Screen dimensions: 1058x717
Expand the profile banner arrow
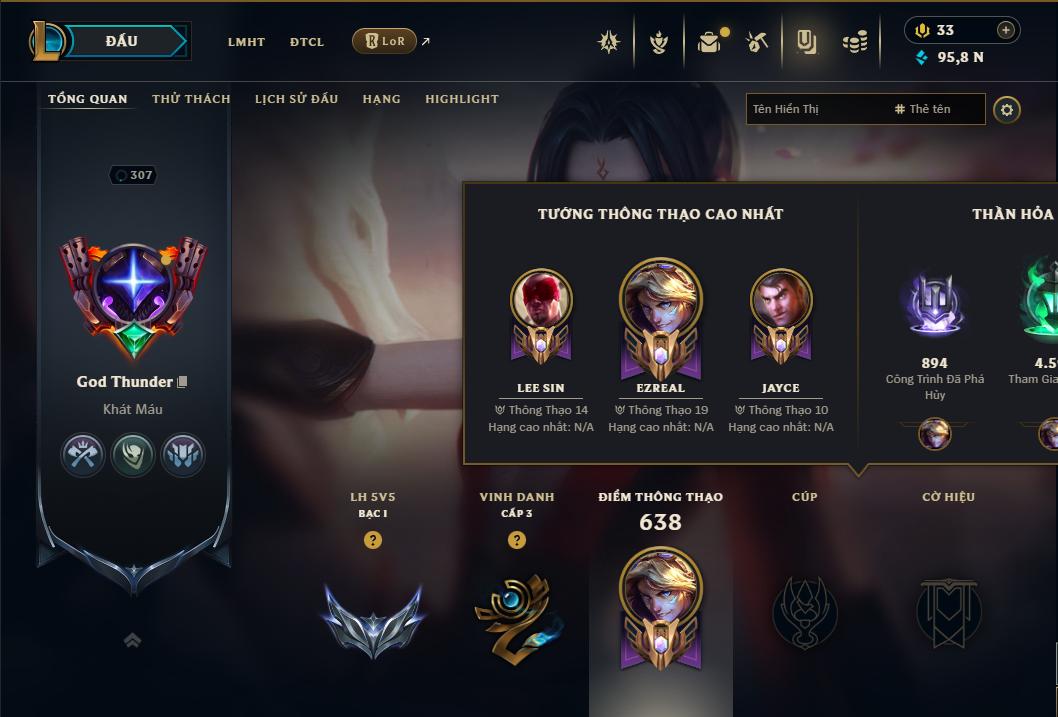132,640
